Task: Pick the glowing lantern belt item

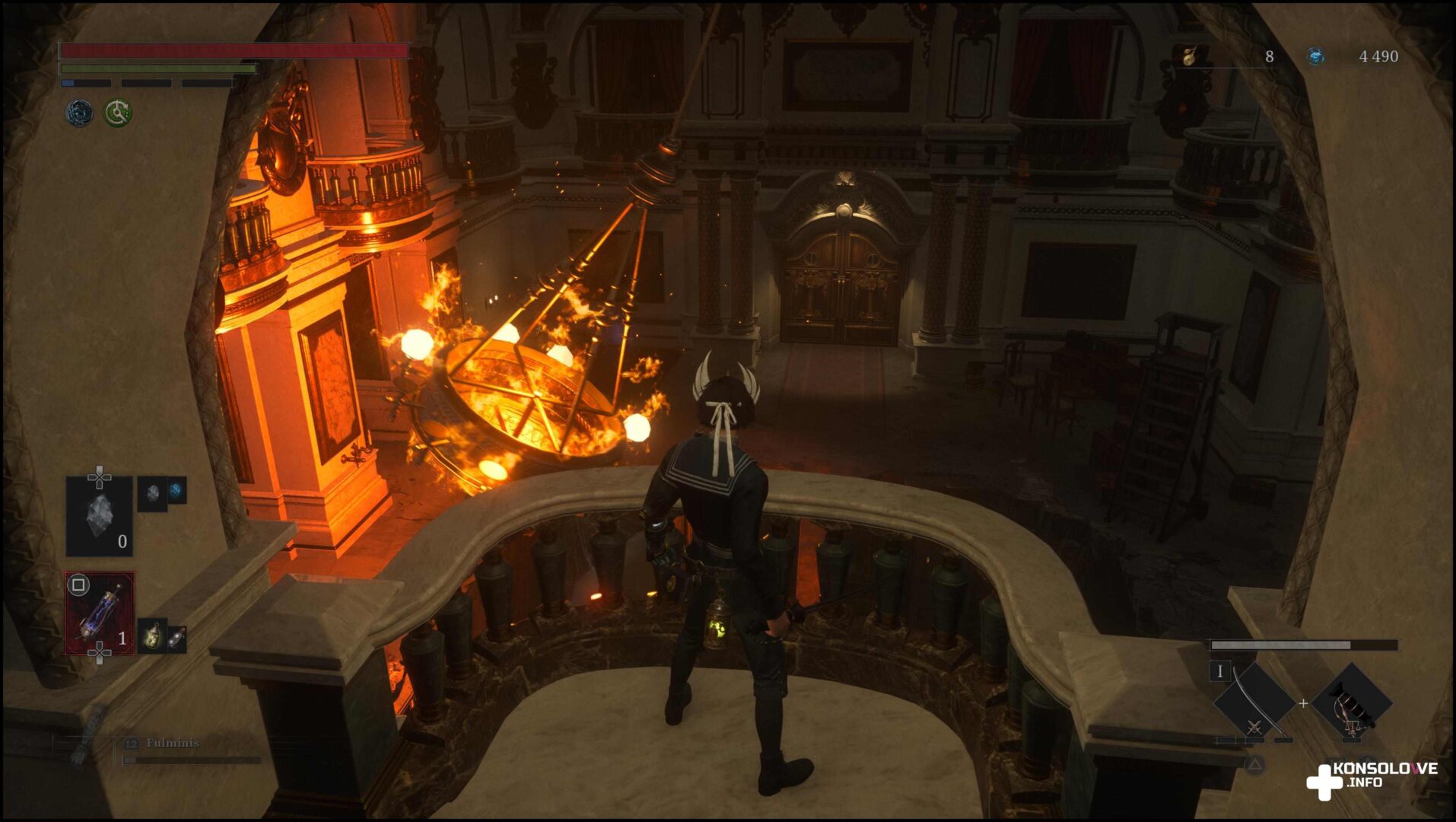Action: point(153,636)
